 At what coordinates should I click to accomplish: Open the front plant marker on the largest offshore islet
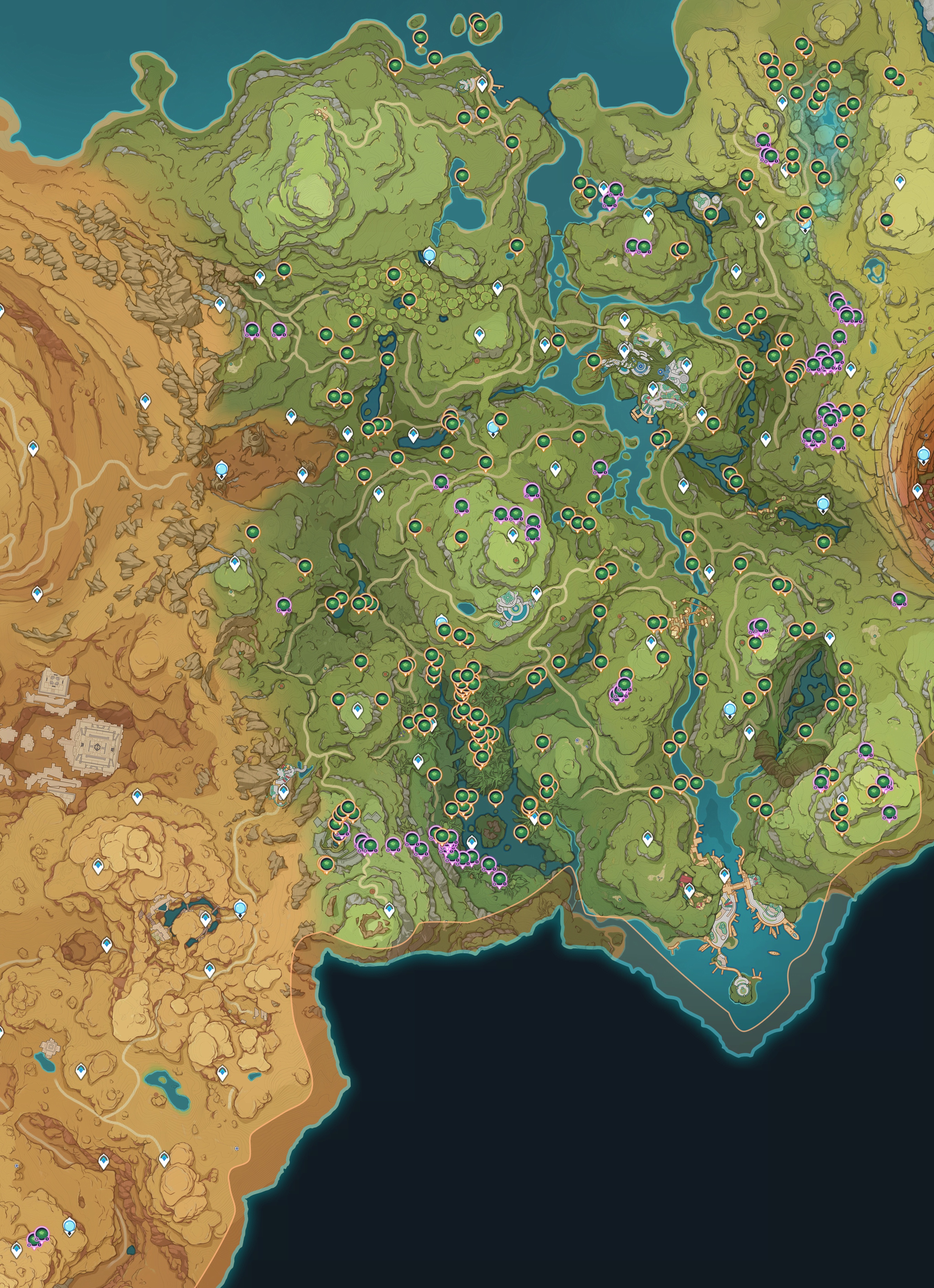(x=480, y=25)
